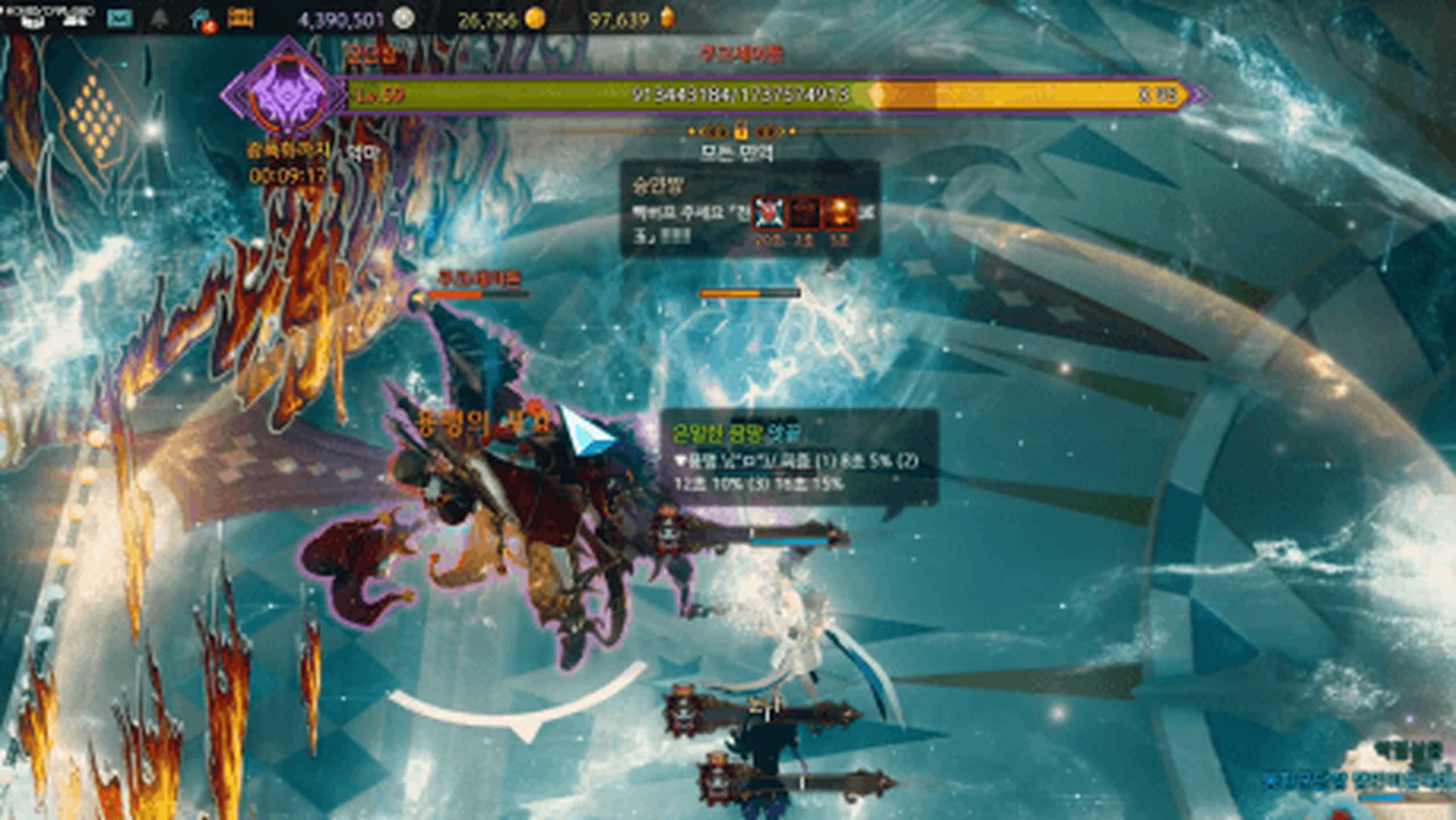Image resolution: width=1456 pixels, height=820 pixels.
Task: Open the mail envelope icon
Action: point(120,18)
